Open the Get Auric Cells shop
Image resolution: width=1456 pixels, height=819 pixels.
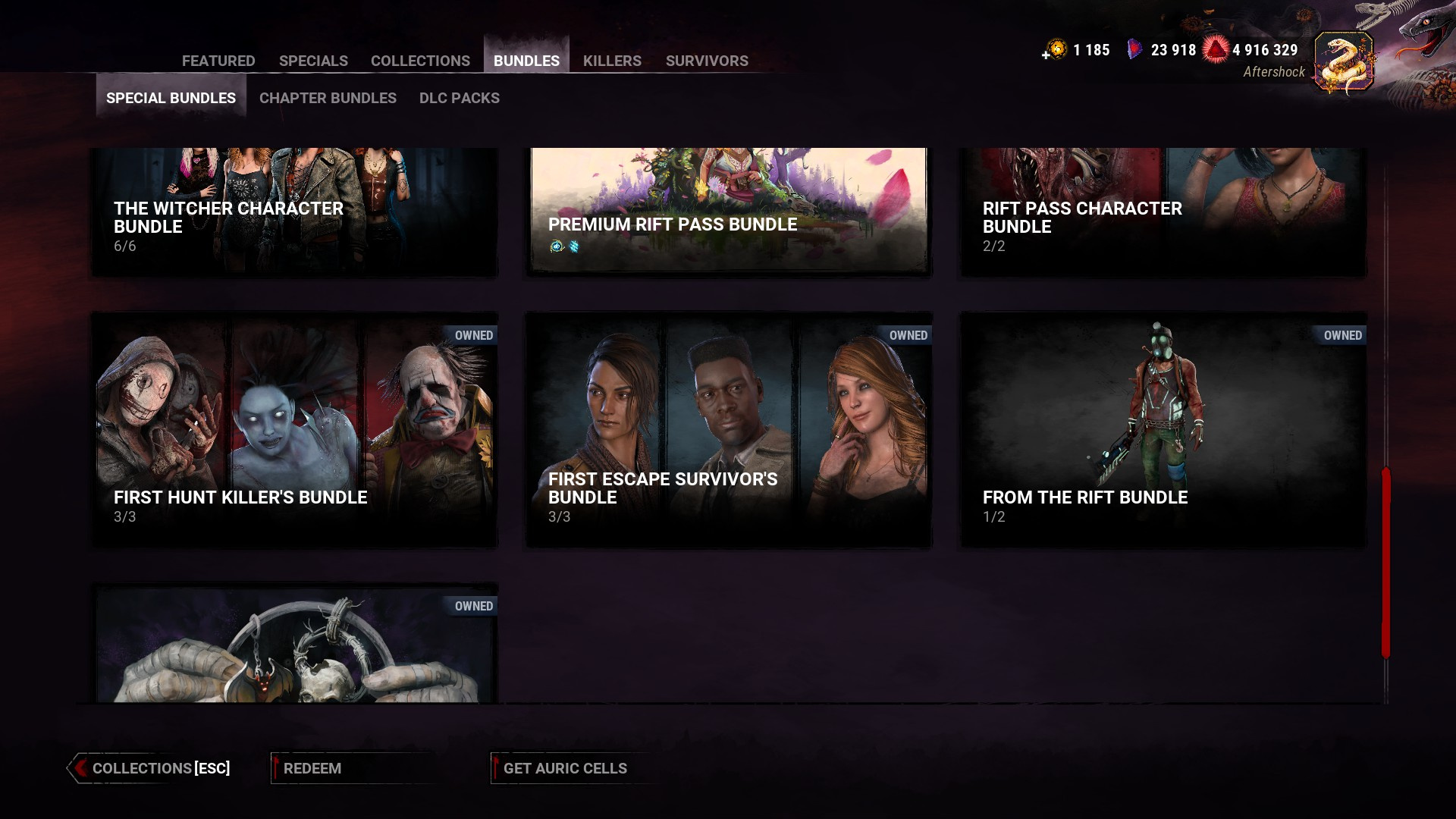565,768
